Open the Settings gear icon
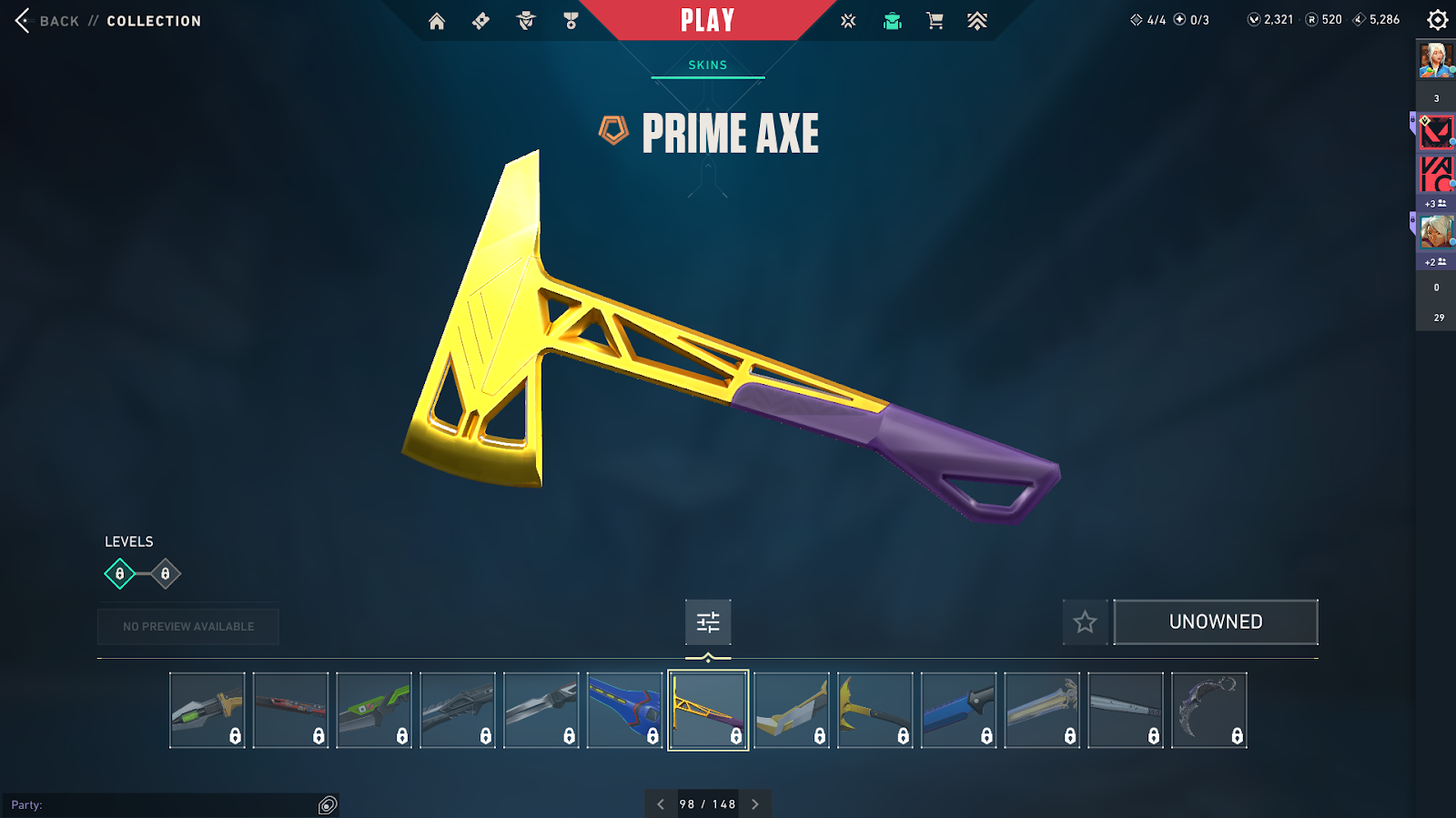This screenshot has height=818, width=1456. click(1438, 20)
